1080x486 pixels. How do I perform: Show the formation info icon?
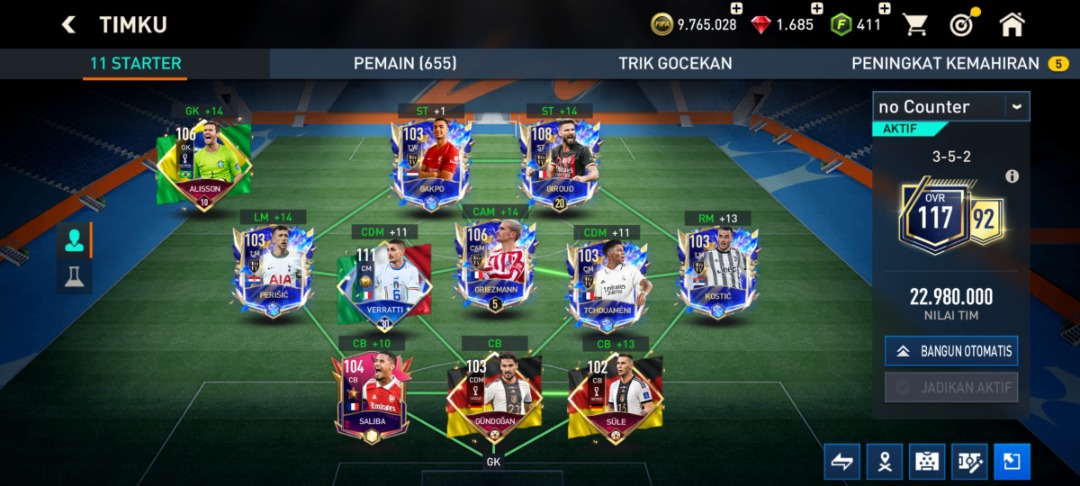click(x=1012, y=176)
